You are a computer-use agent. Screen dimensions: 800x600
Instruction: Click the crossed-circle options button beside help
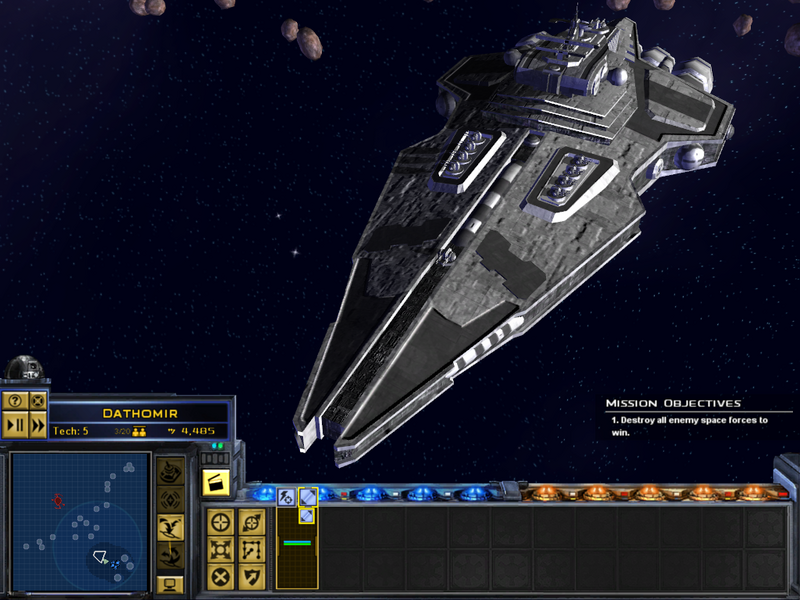pyautogui.click(x=38, y=400)
